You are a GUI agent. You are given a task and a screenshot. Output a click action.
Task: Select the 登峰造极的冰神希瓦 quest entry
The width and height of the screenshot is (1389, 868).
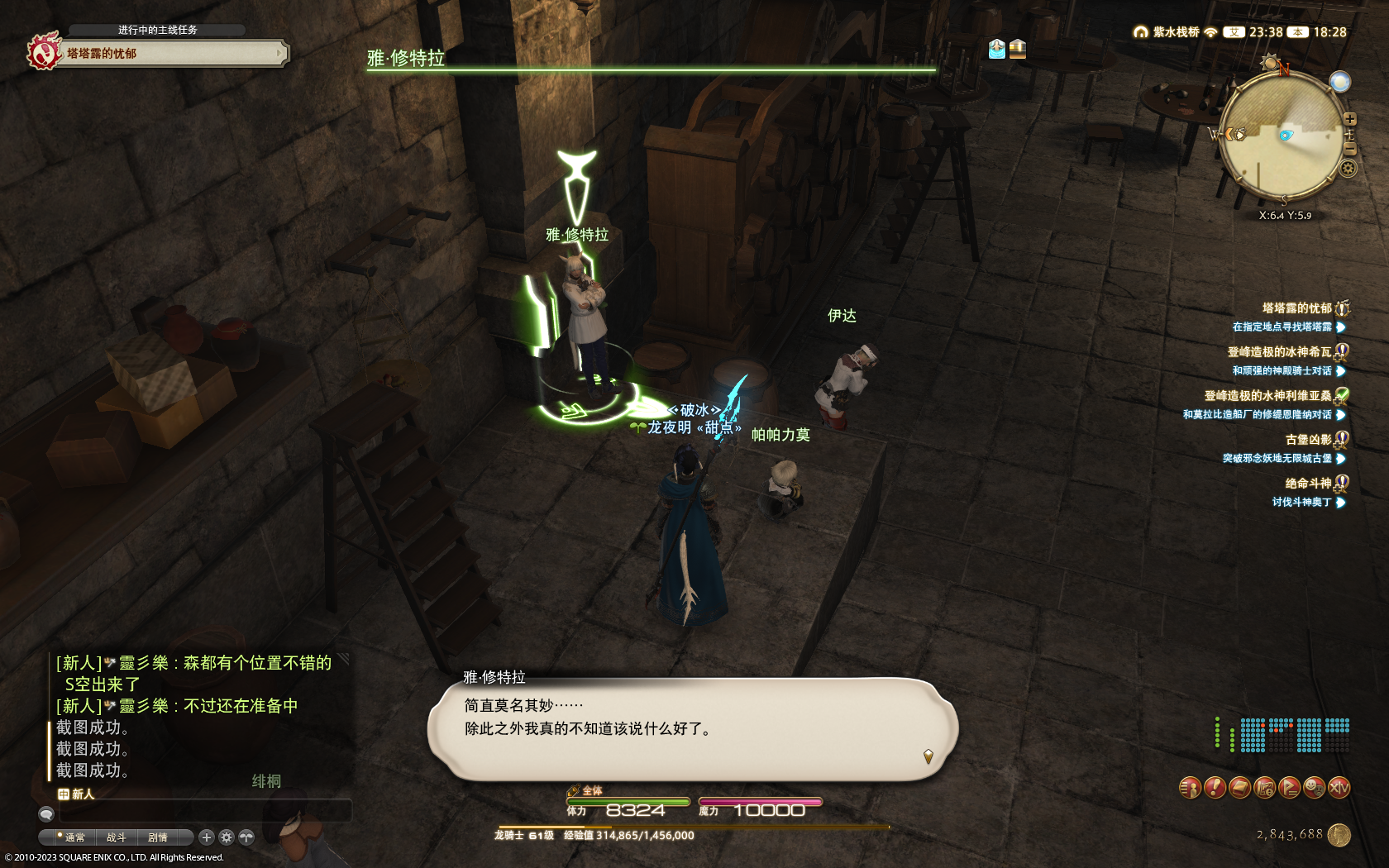(1279, 352)
